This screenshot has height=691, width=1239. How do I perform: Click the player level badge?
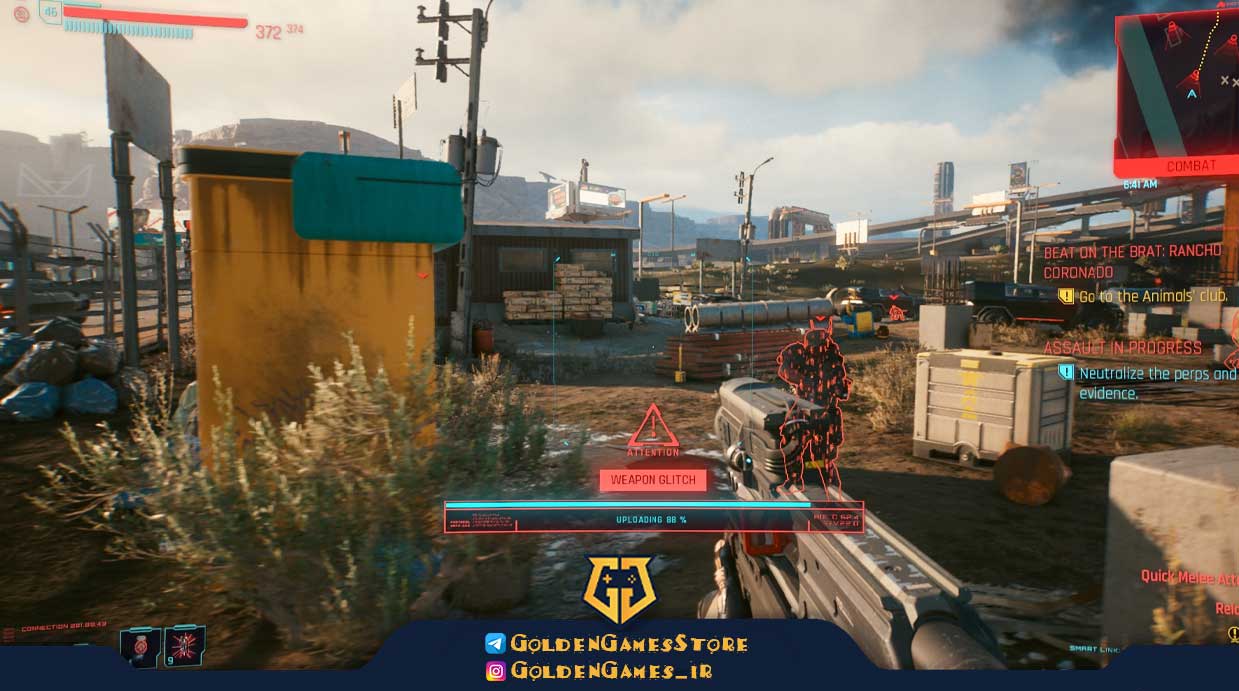[49, 13]
